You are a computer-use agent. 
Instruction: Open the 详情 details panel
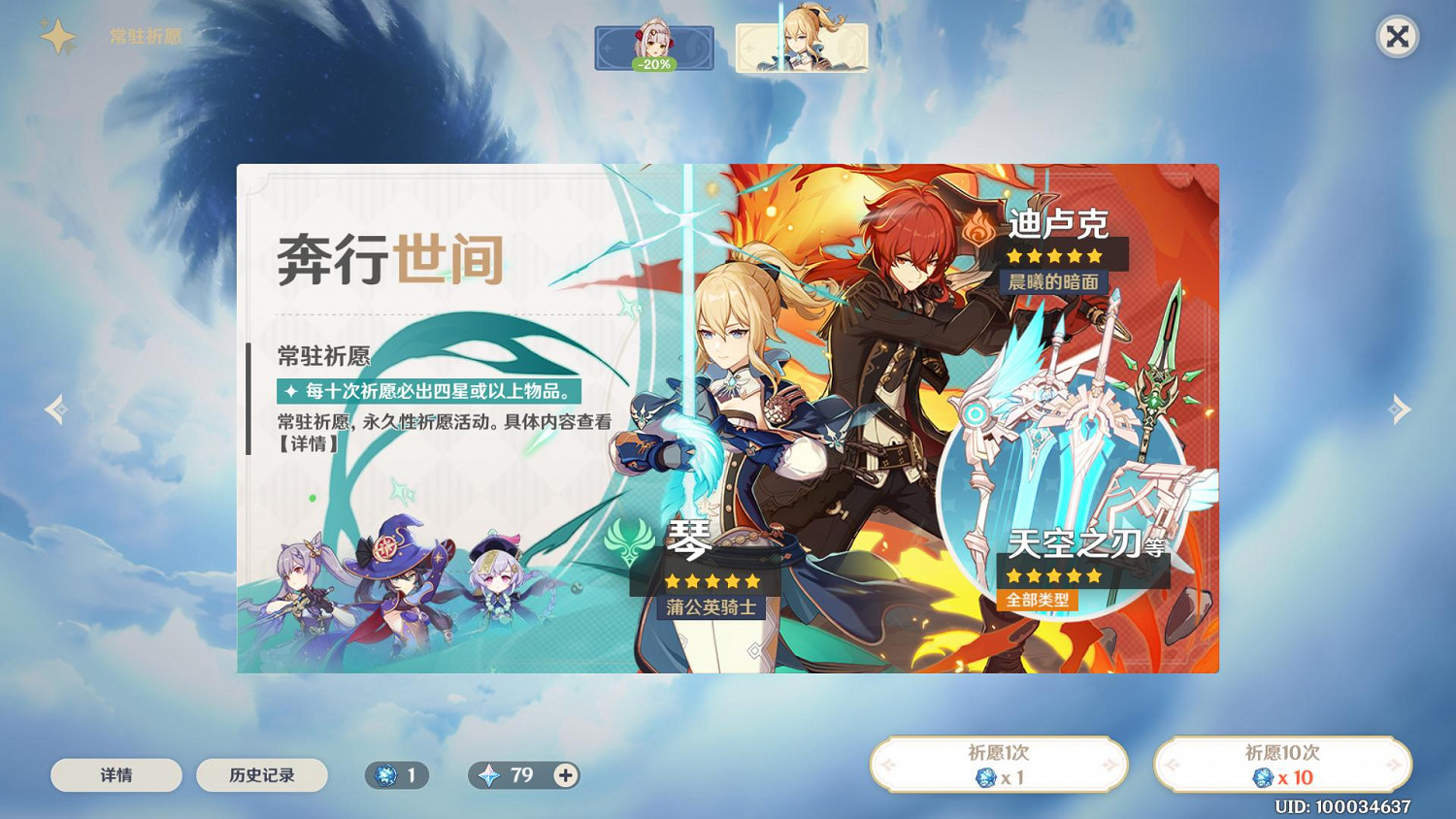116,775
